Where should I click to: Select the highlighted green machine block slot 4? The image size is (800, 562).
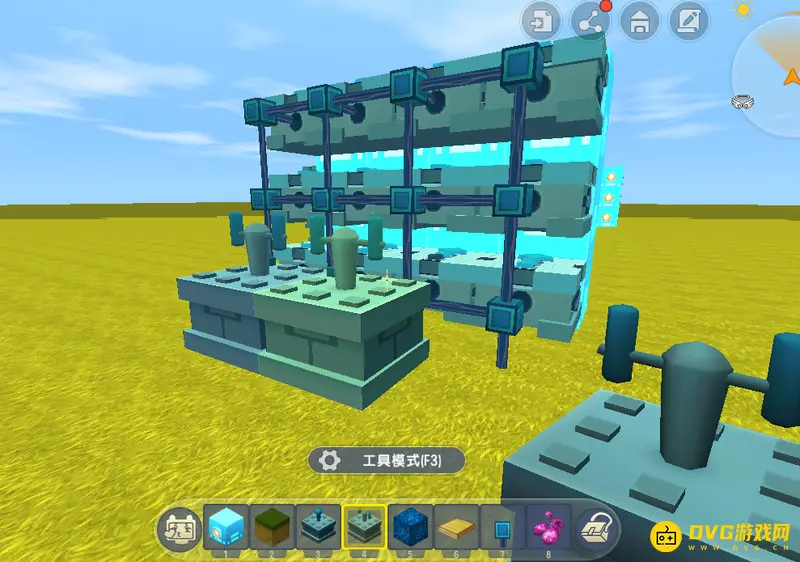coord(364,526)
